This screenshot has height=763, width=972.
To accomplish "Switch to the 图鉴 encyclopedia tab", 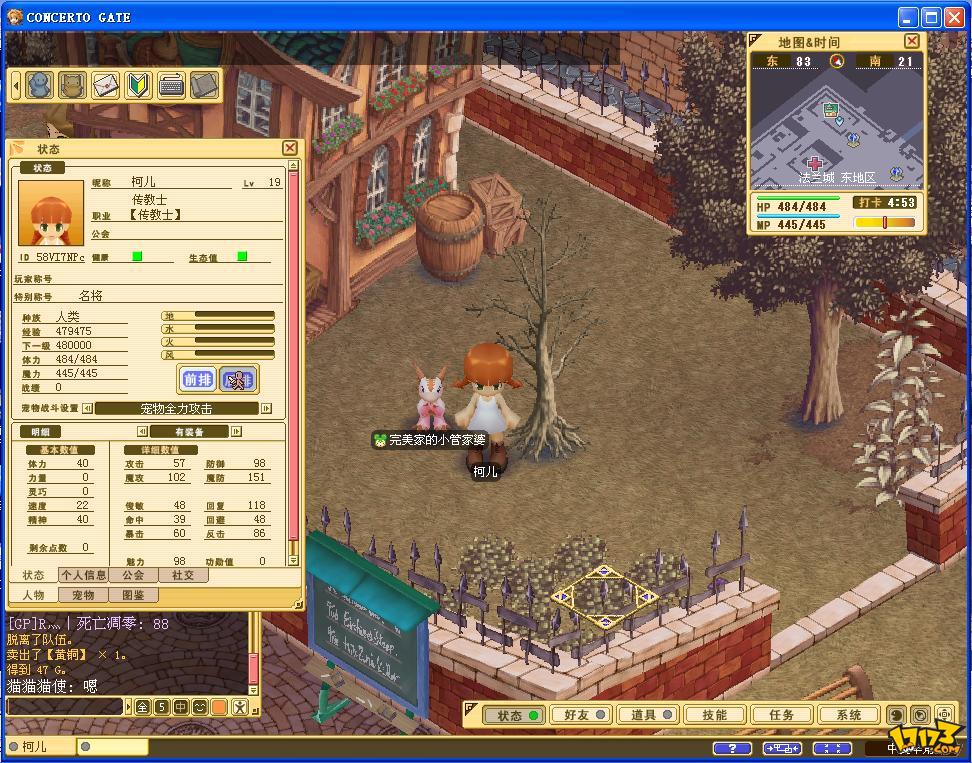I will (x=132, y=595).
